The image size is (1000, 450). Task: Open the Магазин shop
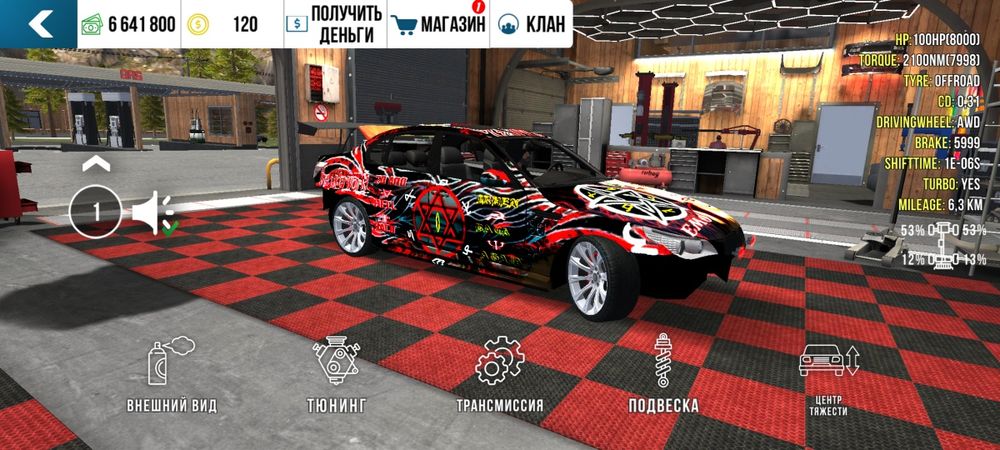pyautogui.click(x=437, y=24)
